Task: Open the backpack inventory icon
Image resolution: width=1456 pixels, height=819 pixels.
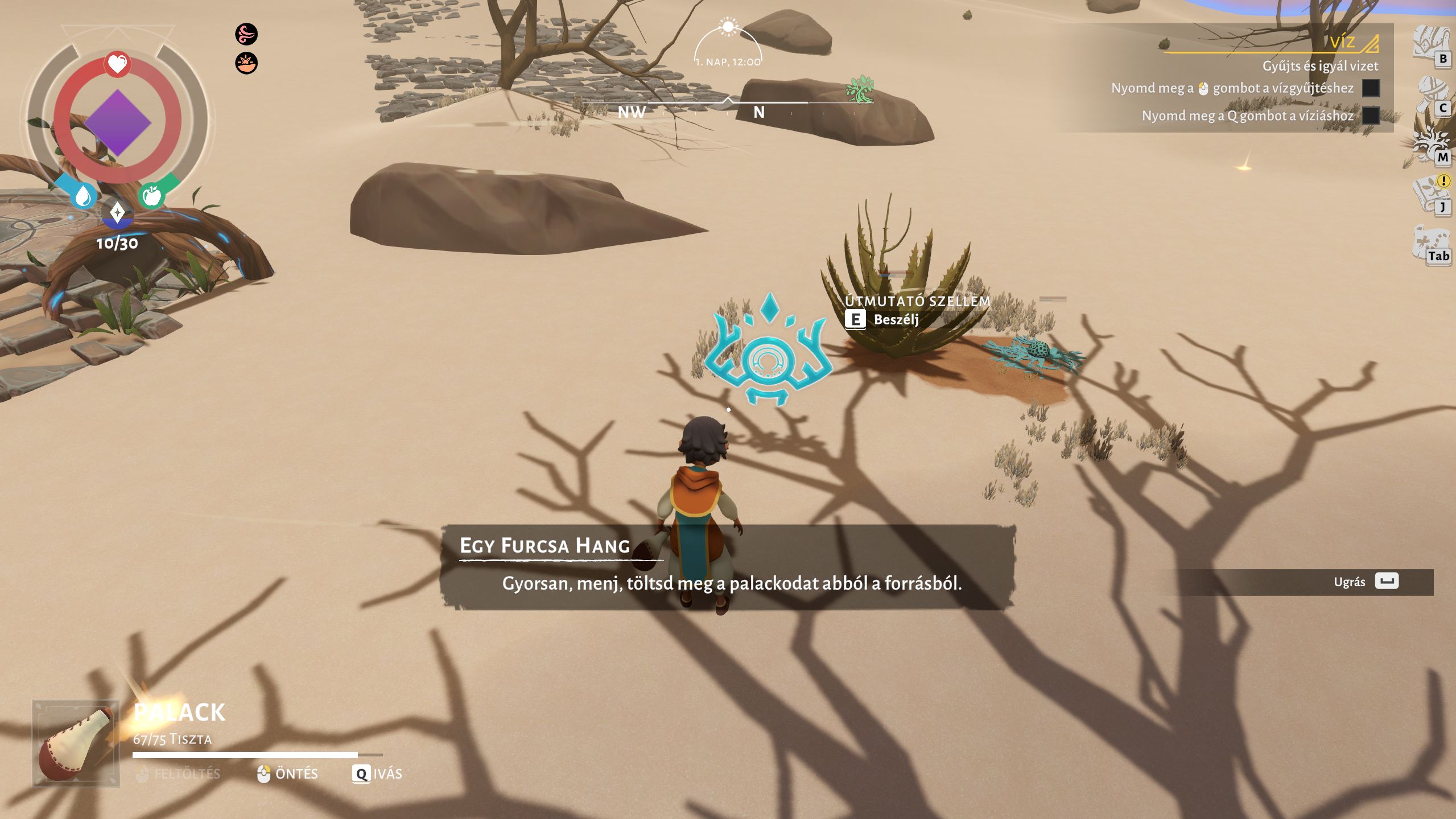Action: (1429, 44)
